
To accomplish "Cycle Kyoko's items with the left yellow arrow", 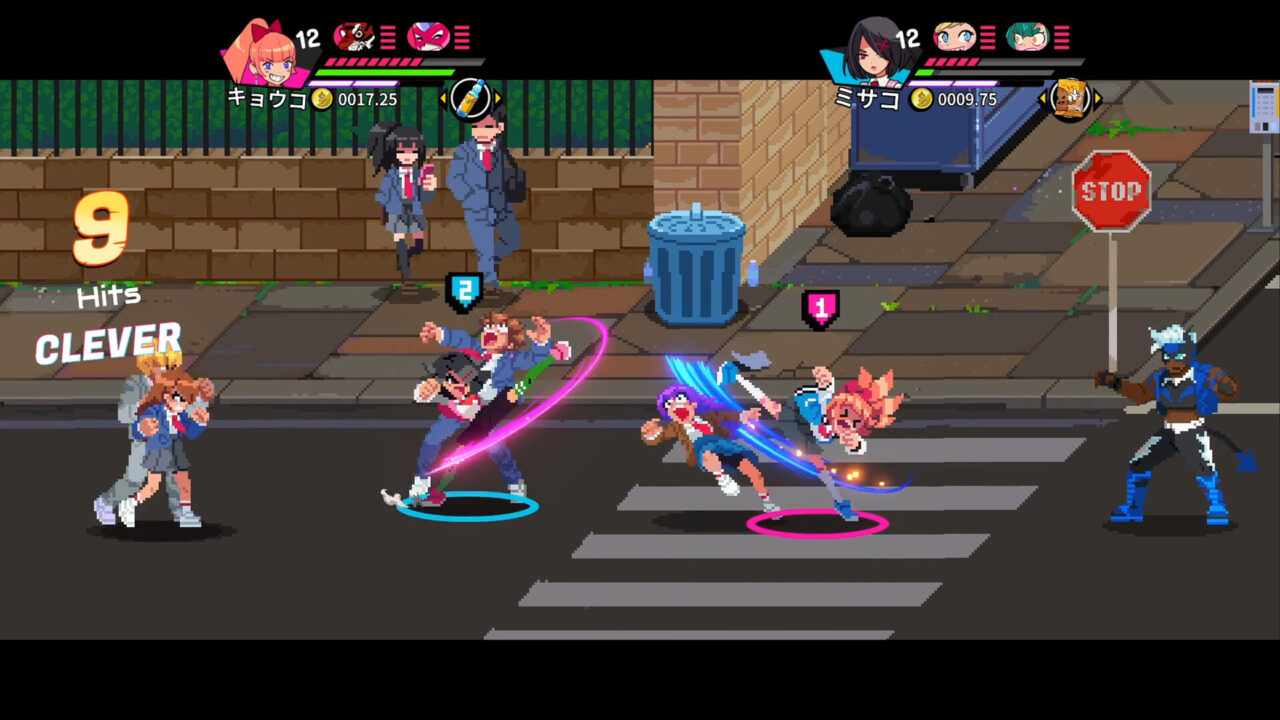I will pyautogui.click(x=444, y=99).
